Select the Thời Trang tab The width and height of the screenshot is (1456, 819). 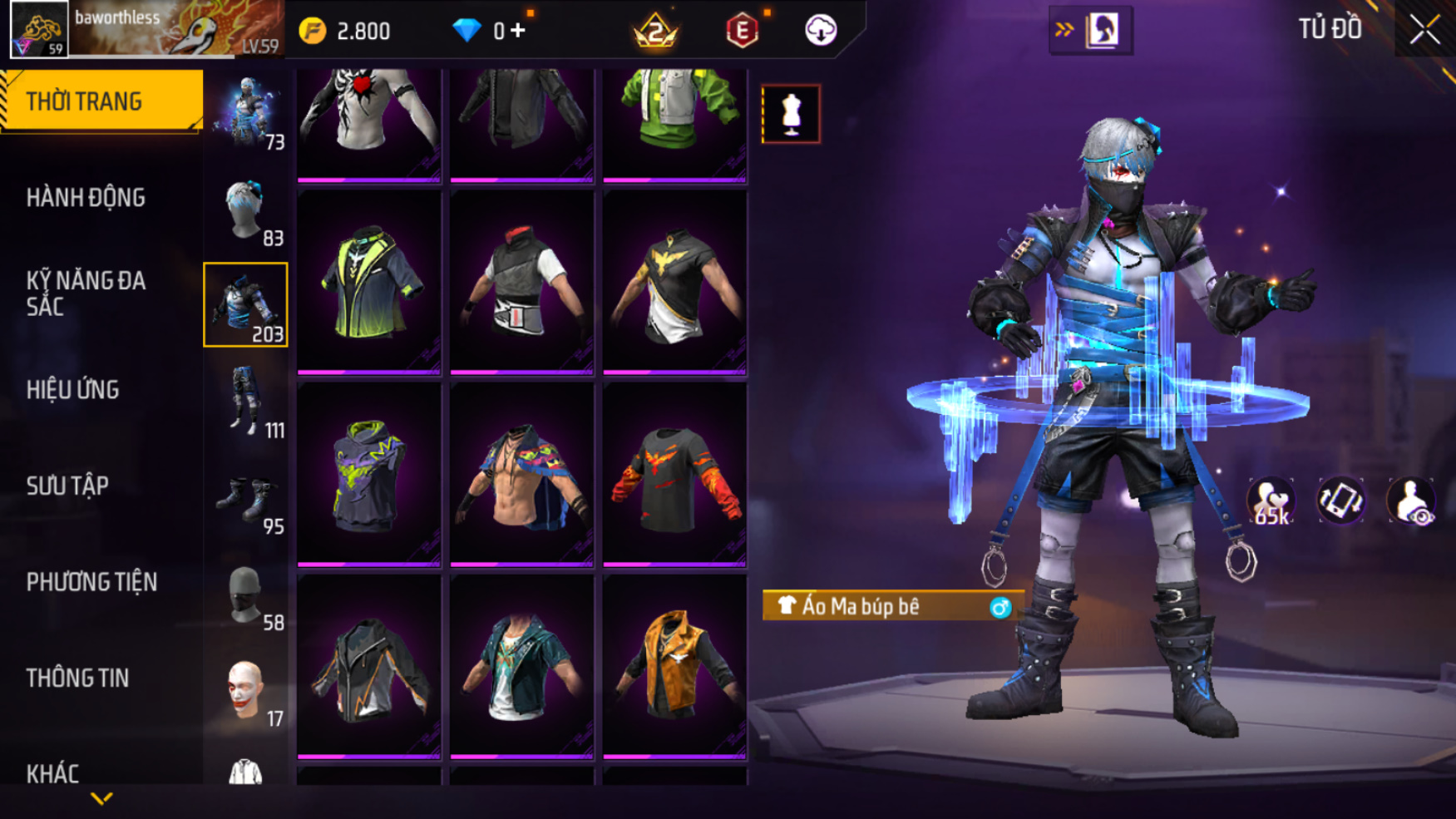click(101, 101)
